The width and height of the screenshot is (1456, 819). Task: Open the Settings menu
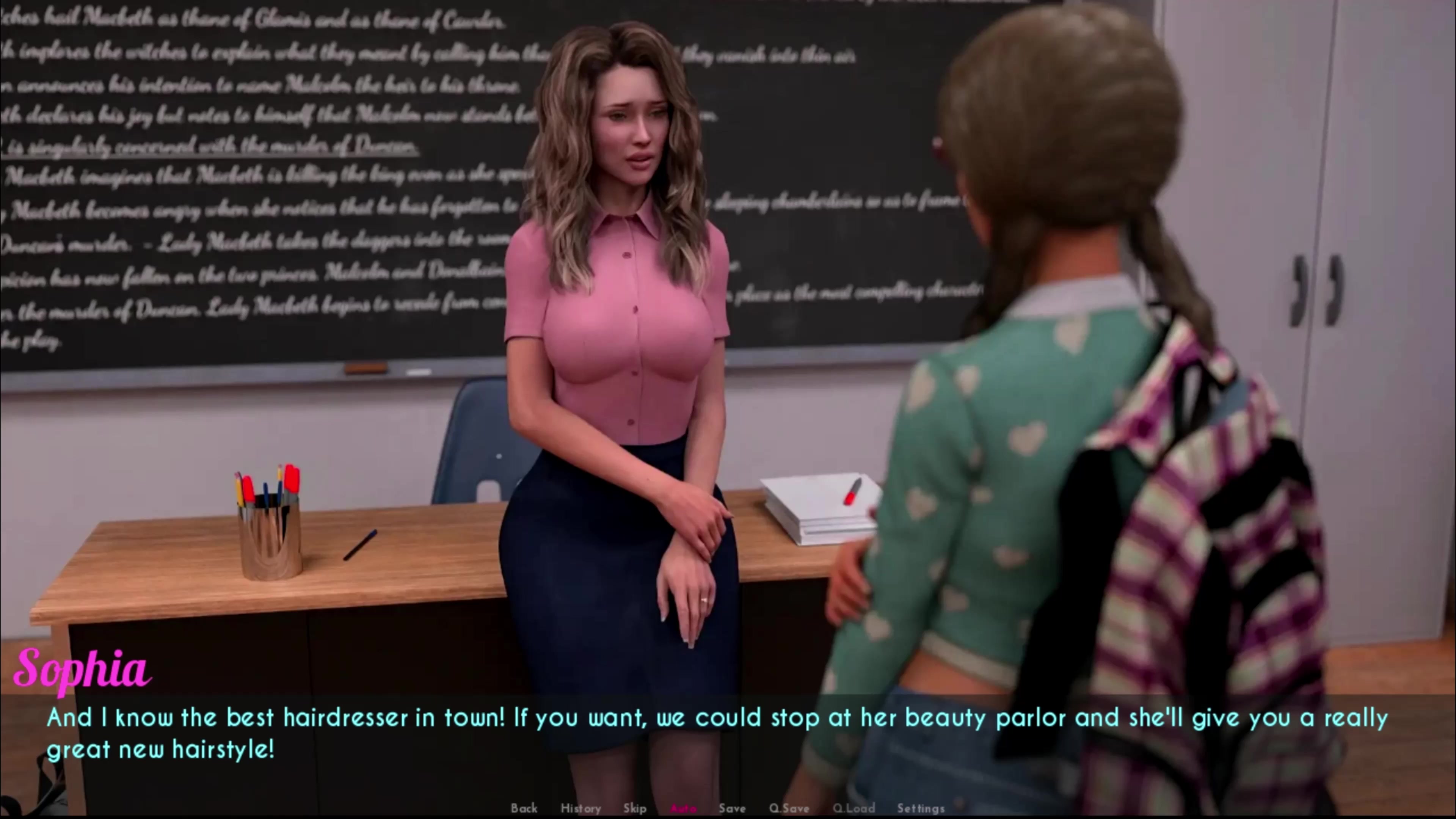[921, 808]
